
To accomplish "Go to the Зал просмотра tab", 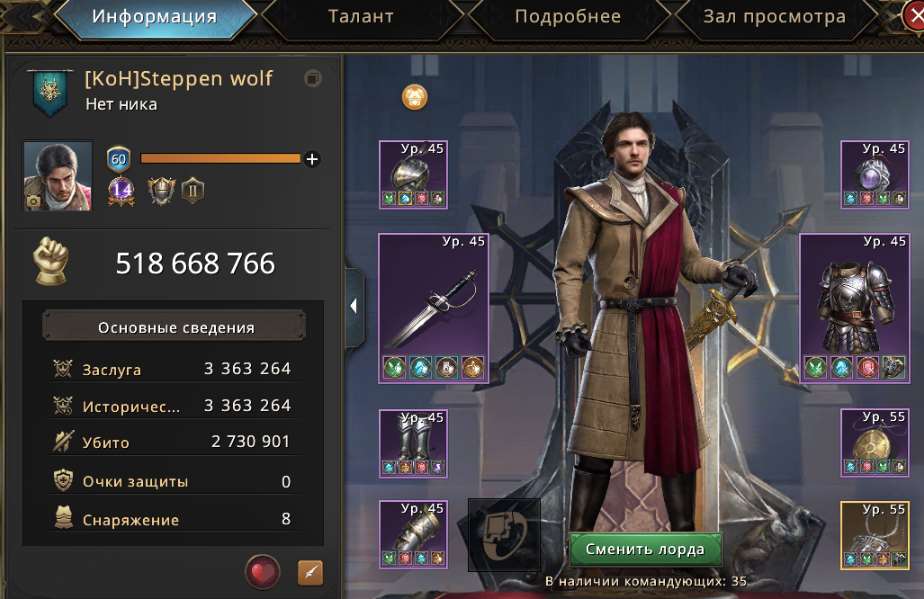I will tap(774, 17).
